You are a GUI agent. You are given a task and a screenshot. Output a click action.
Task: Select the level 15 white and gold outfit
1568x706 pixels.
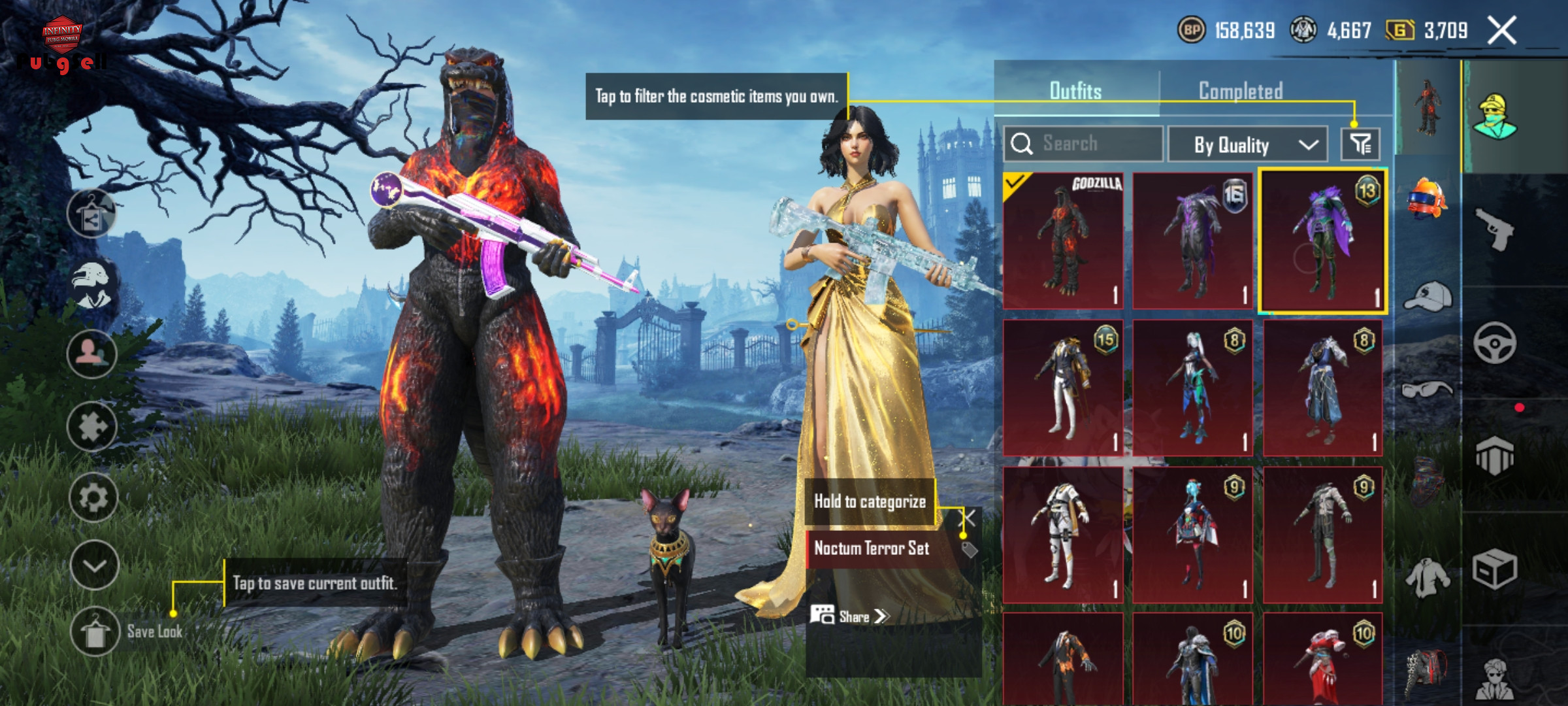point(1063,388)
